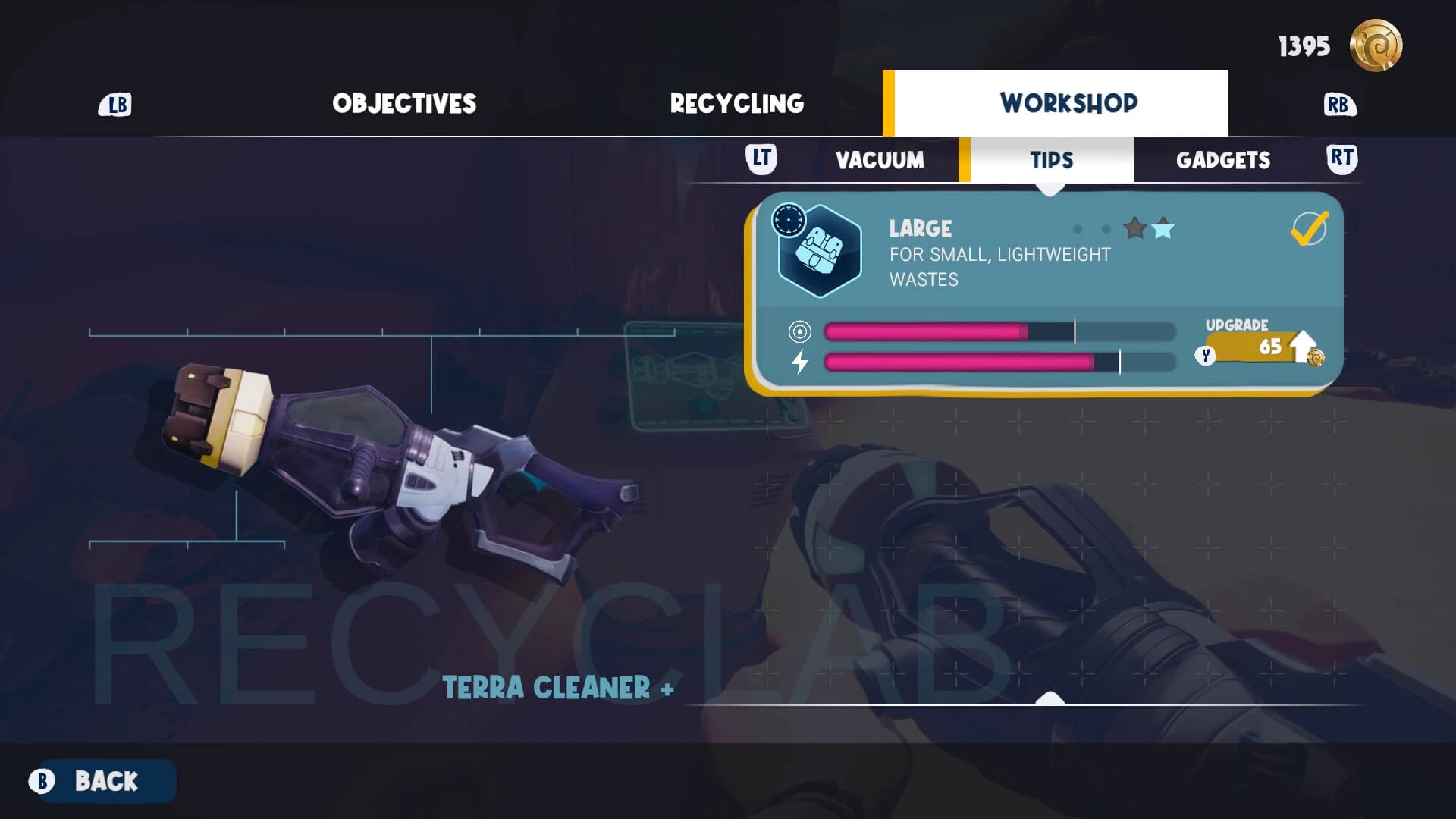Click the upward arrow on the Upgrade badge

(1301, 345)
